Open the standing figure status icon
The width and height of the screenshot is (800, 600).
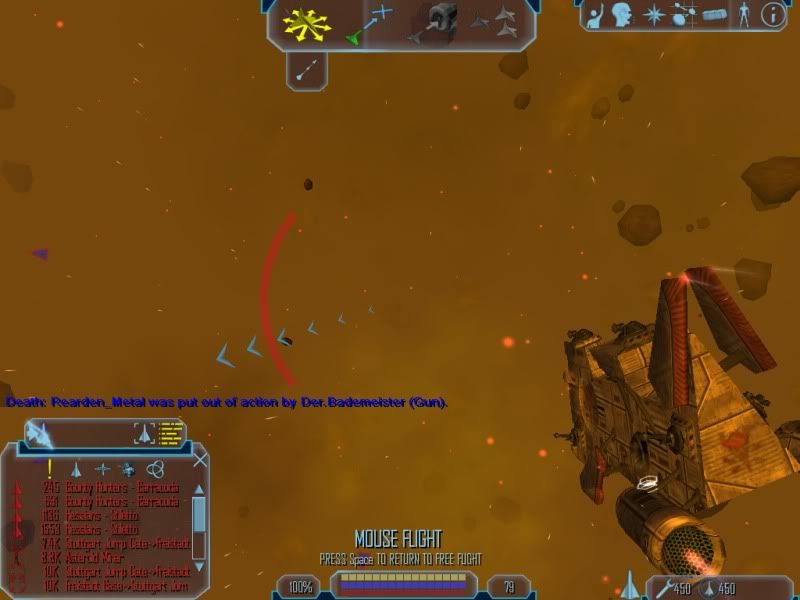[x=743, y=15]
